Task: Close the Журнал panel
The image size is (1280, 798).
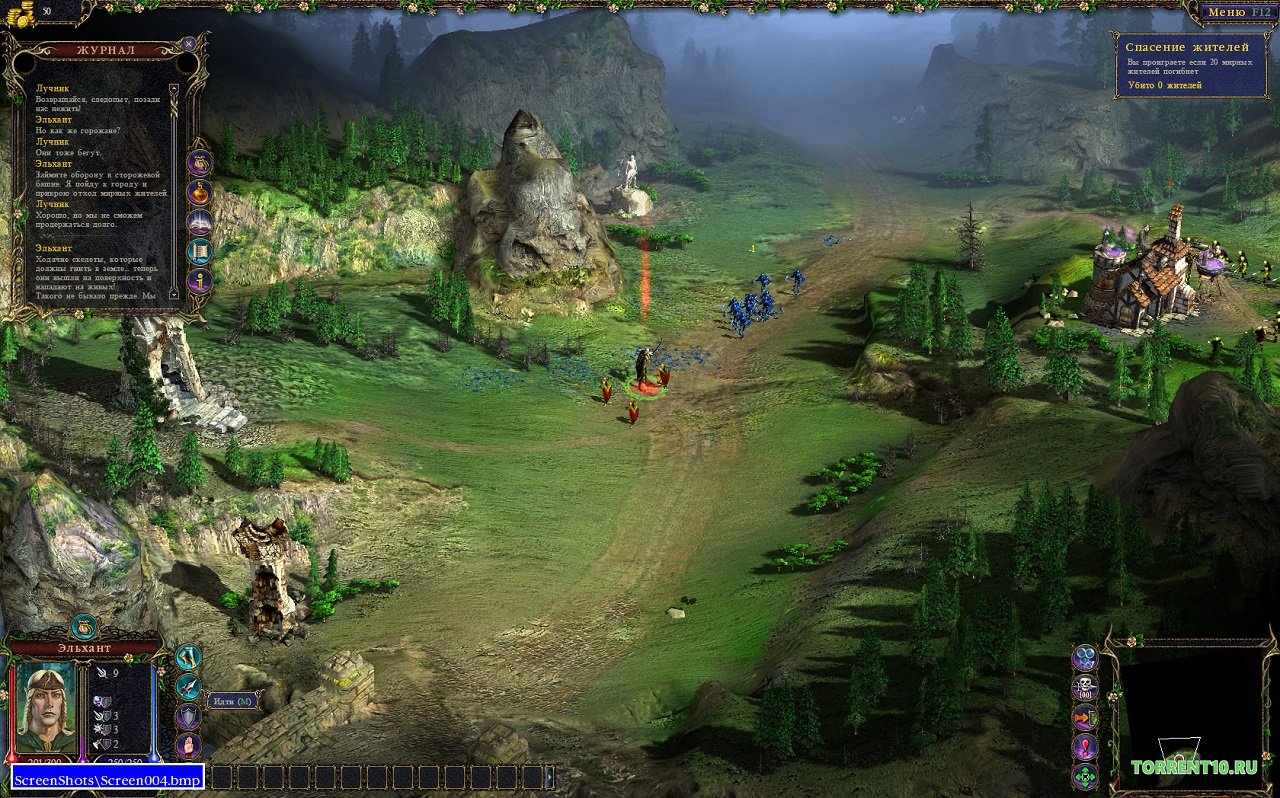Action: [x=189, y=45]
